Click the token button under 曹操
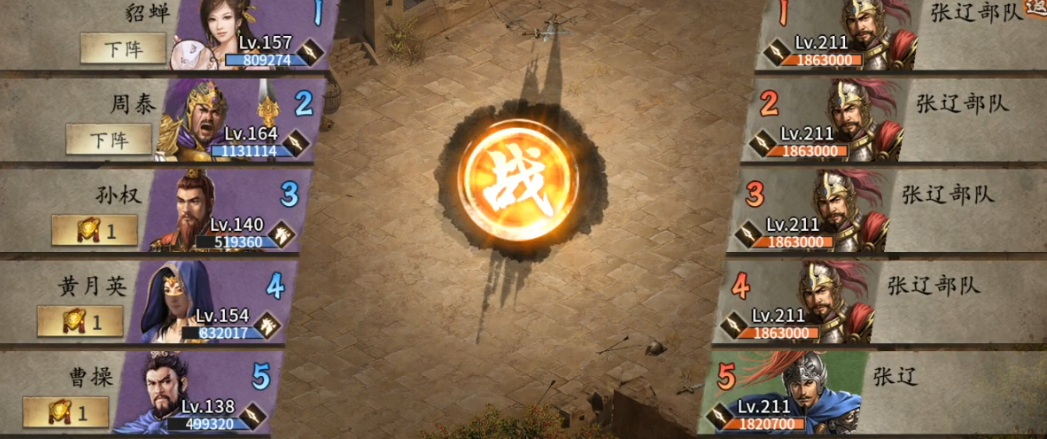Viewport: 1047px width, 439px height. (x=65, y=411)
